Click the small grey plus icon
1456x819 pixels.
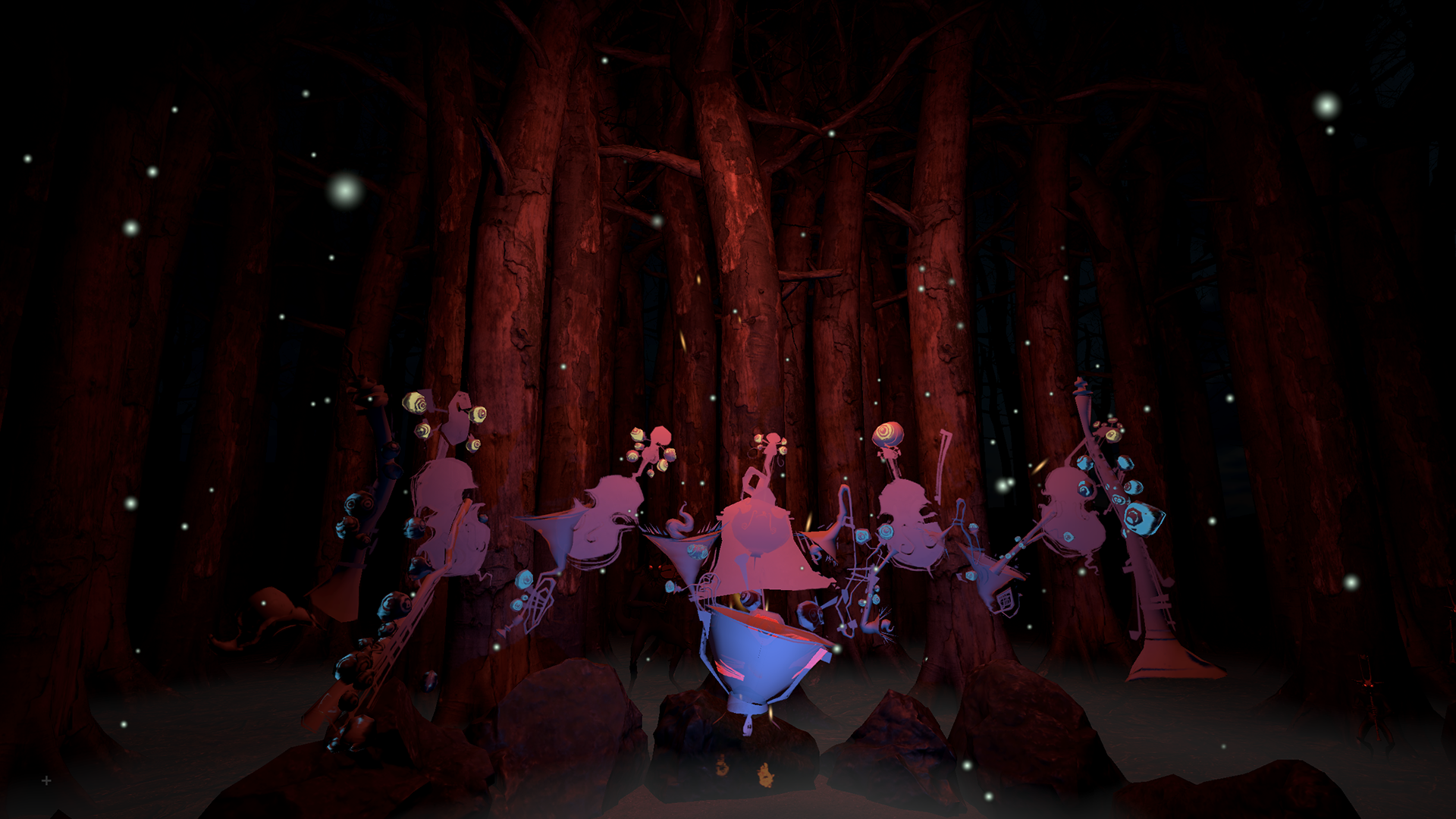46,780
